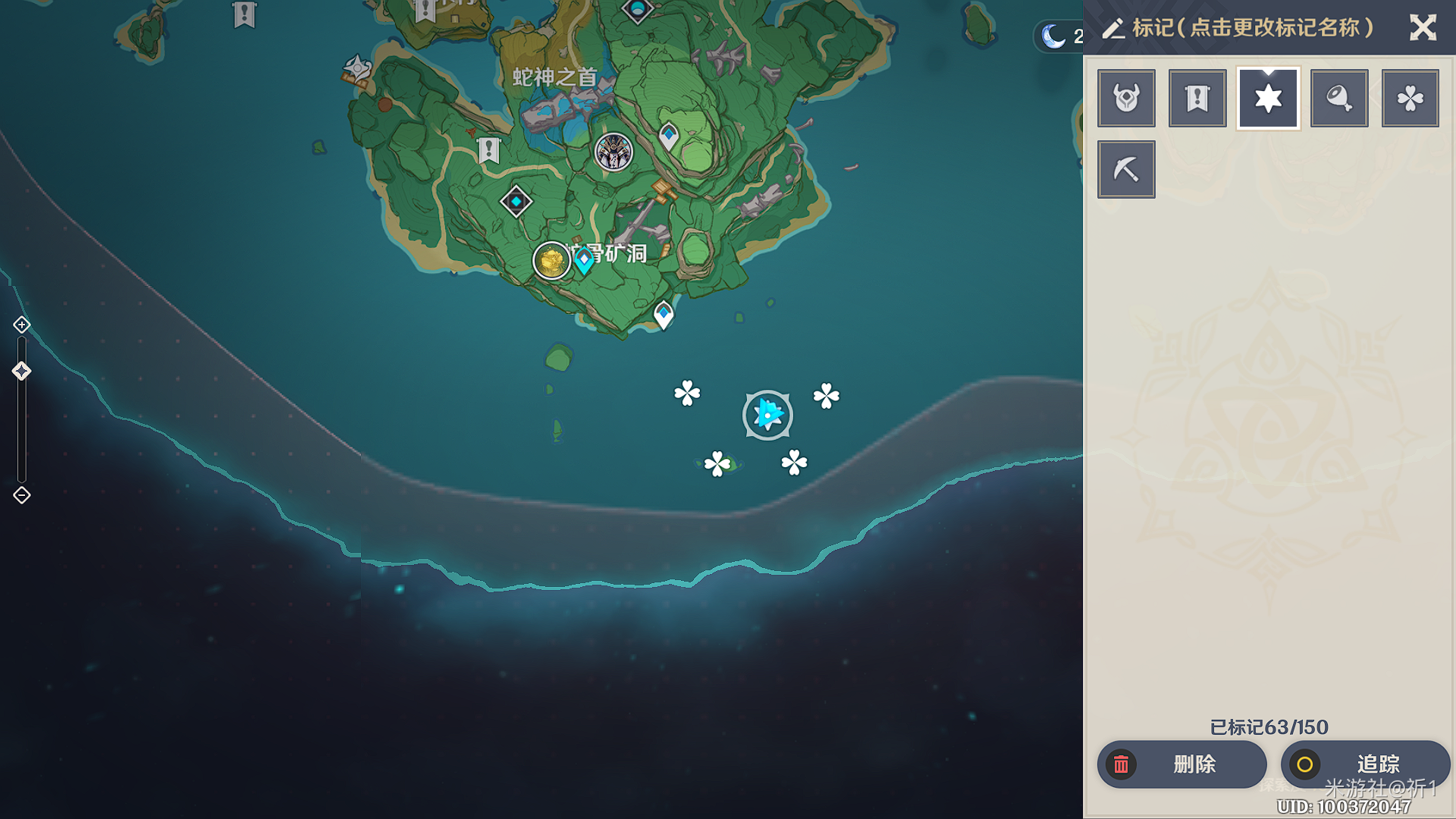
Task: Track the marker with the 追踪 button
Action: [x=1365, y=764]
